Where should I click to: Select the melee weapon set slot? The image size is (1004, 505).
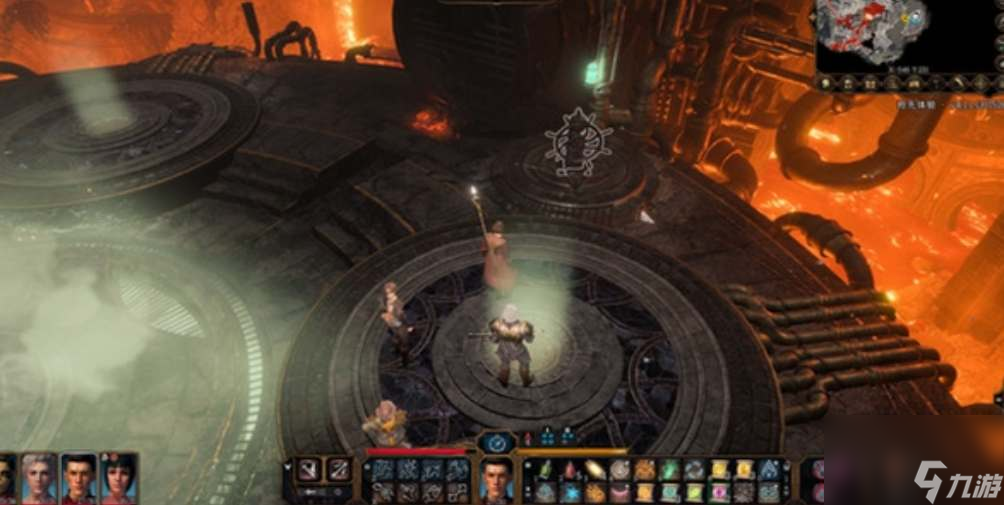tap(308, 469)
